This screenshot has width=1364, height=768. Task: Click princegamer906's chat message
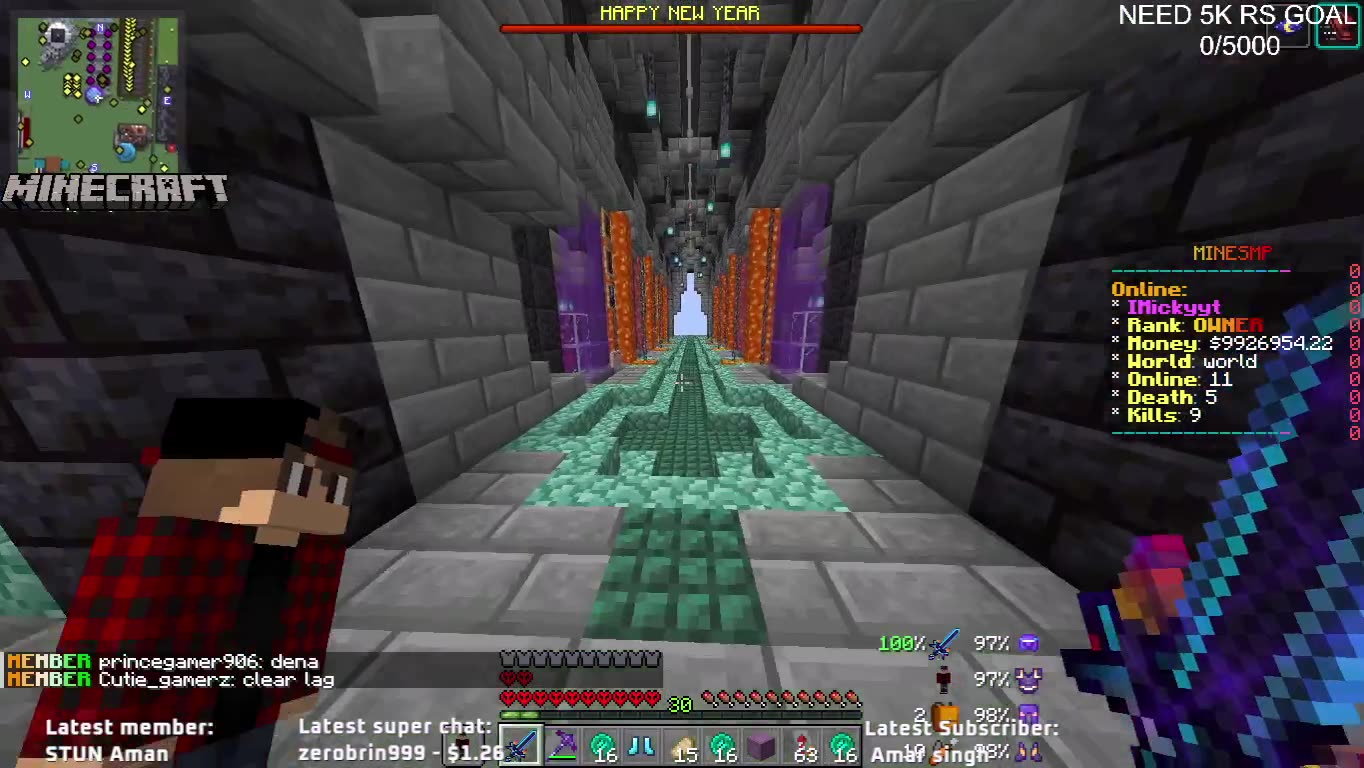(165, 661)
